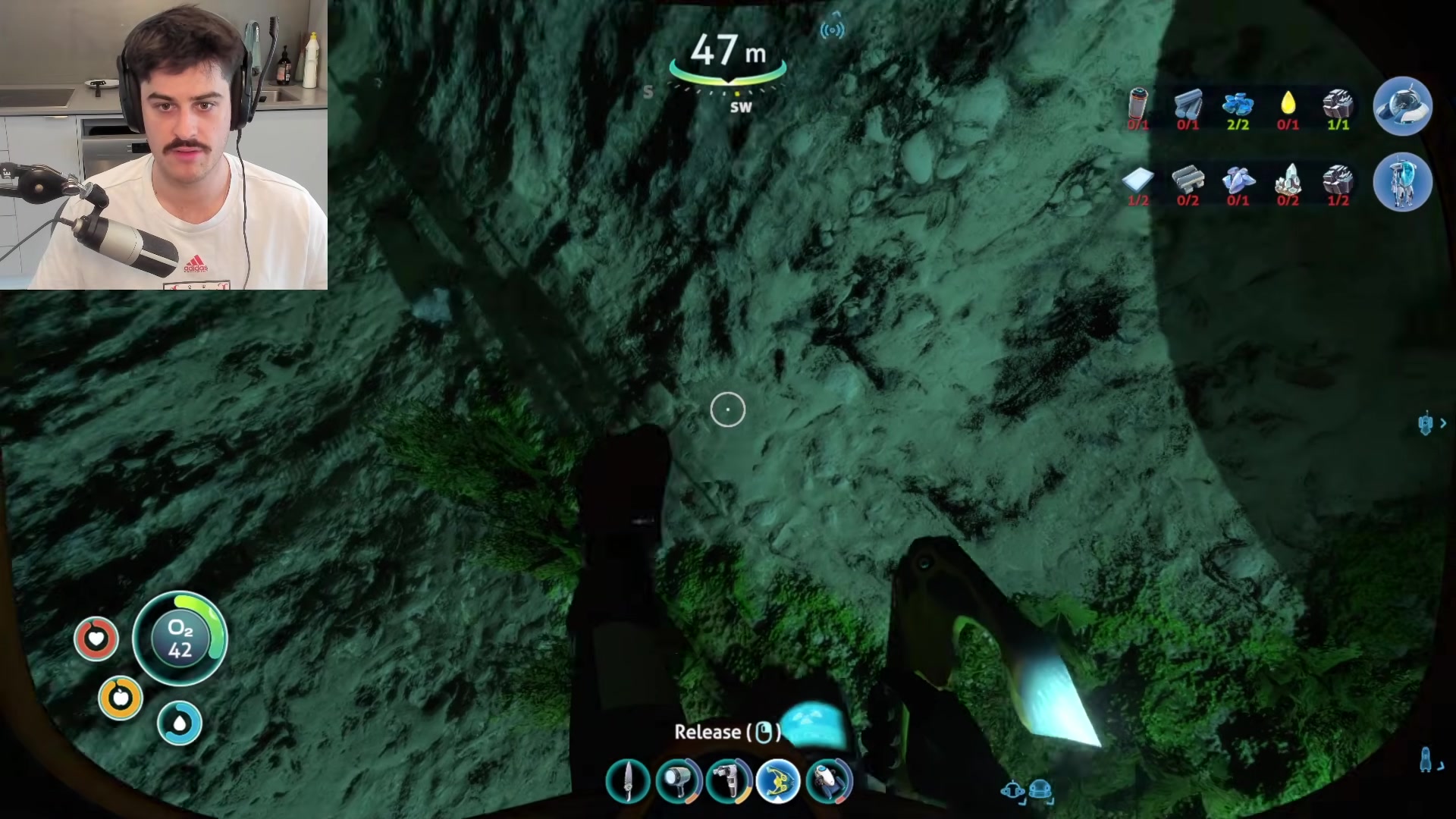
Task: Click the diamond crystal ingredient icon
Action: pos(1288,180)
